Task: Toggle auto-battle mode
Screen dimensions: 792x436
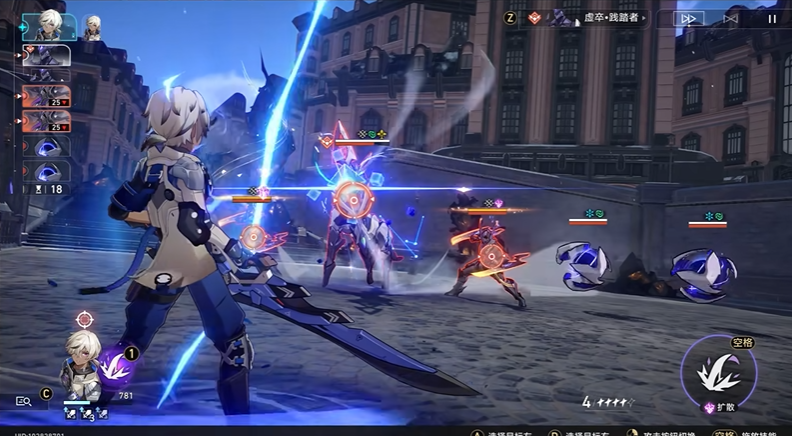Action: click(x=731, y=18)
